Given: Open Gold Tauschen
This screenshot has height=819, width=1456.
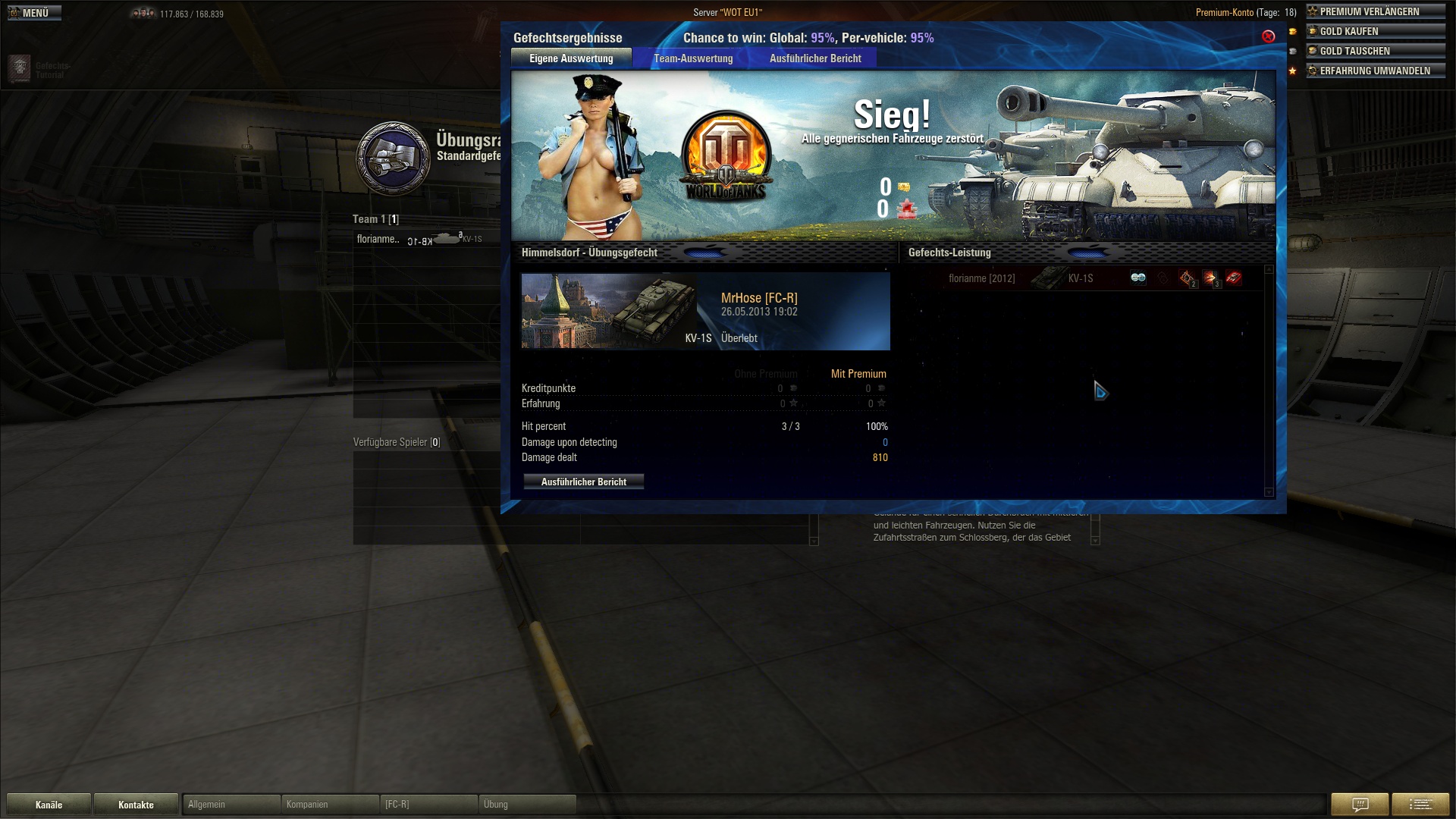Looking at the screenshot, I should [x=1374, y=51].
